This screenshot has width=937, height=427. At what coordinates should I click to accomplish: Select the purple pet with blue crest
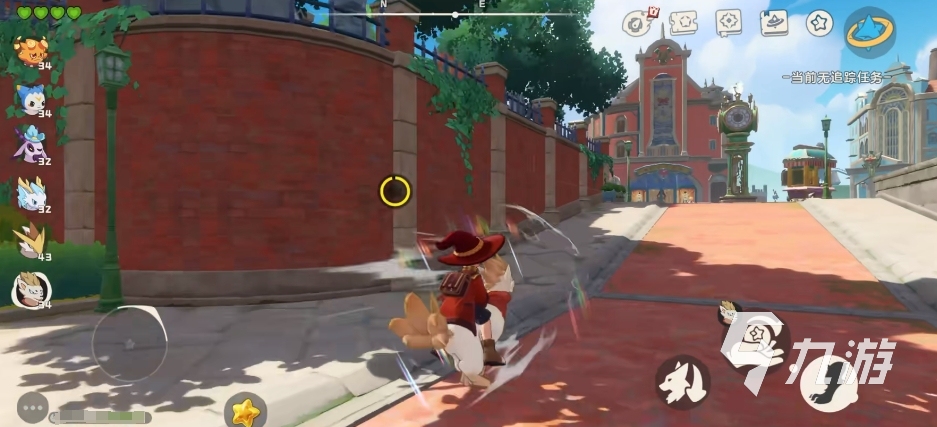(30, 146)
